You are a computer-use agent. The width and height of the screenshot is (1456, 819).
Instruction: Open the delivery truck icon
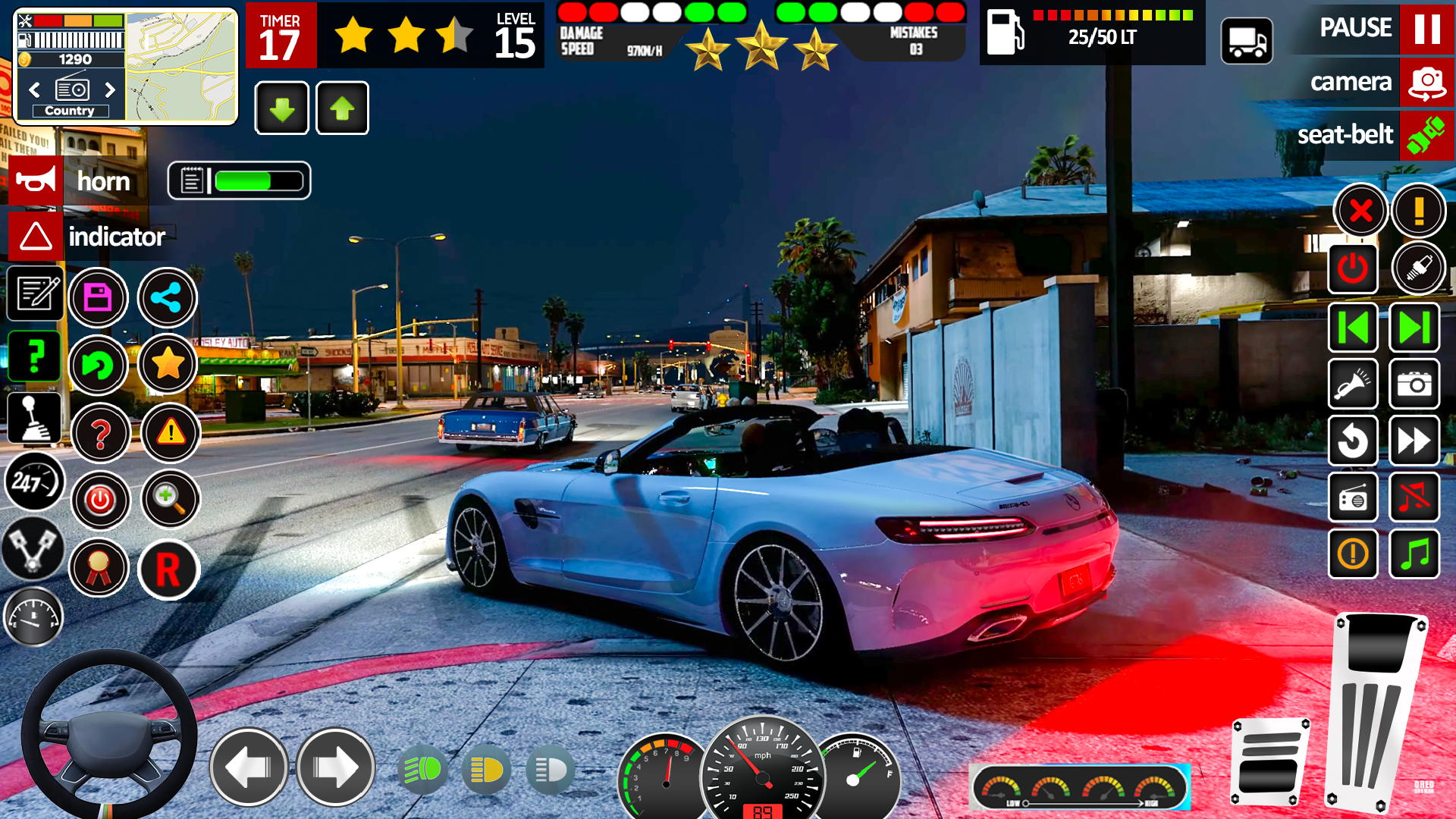1247,41
